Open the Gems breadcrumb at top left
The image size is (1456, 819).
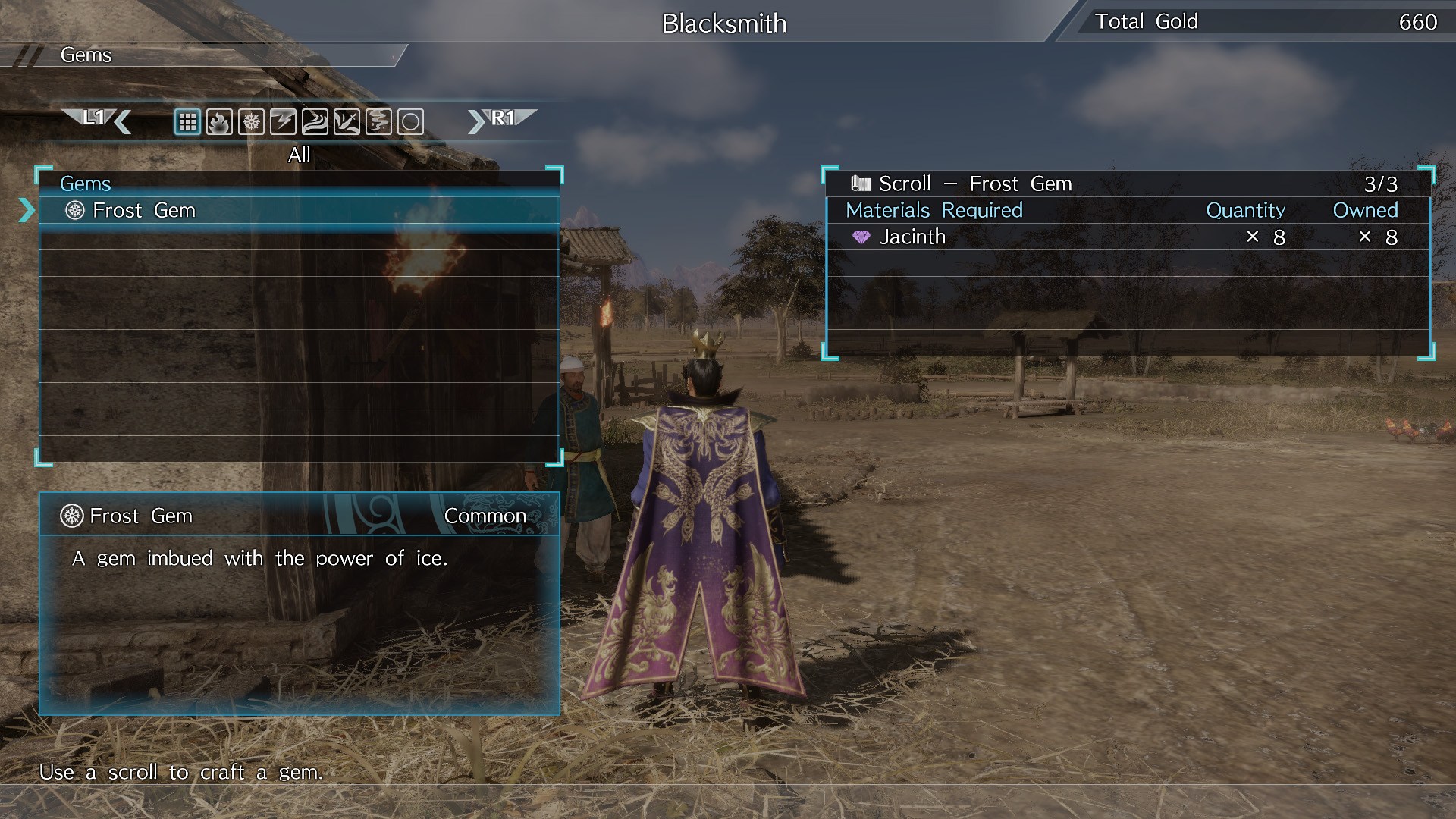86,55
